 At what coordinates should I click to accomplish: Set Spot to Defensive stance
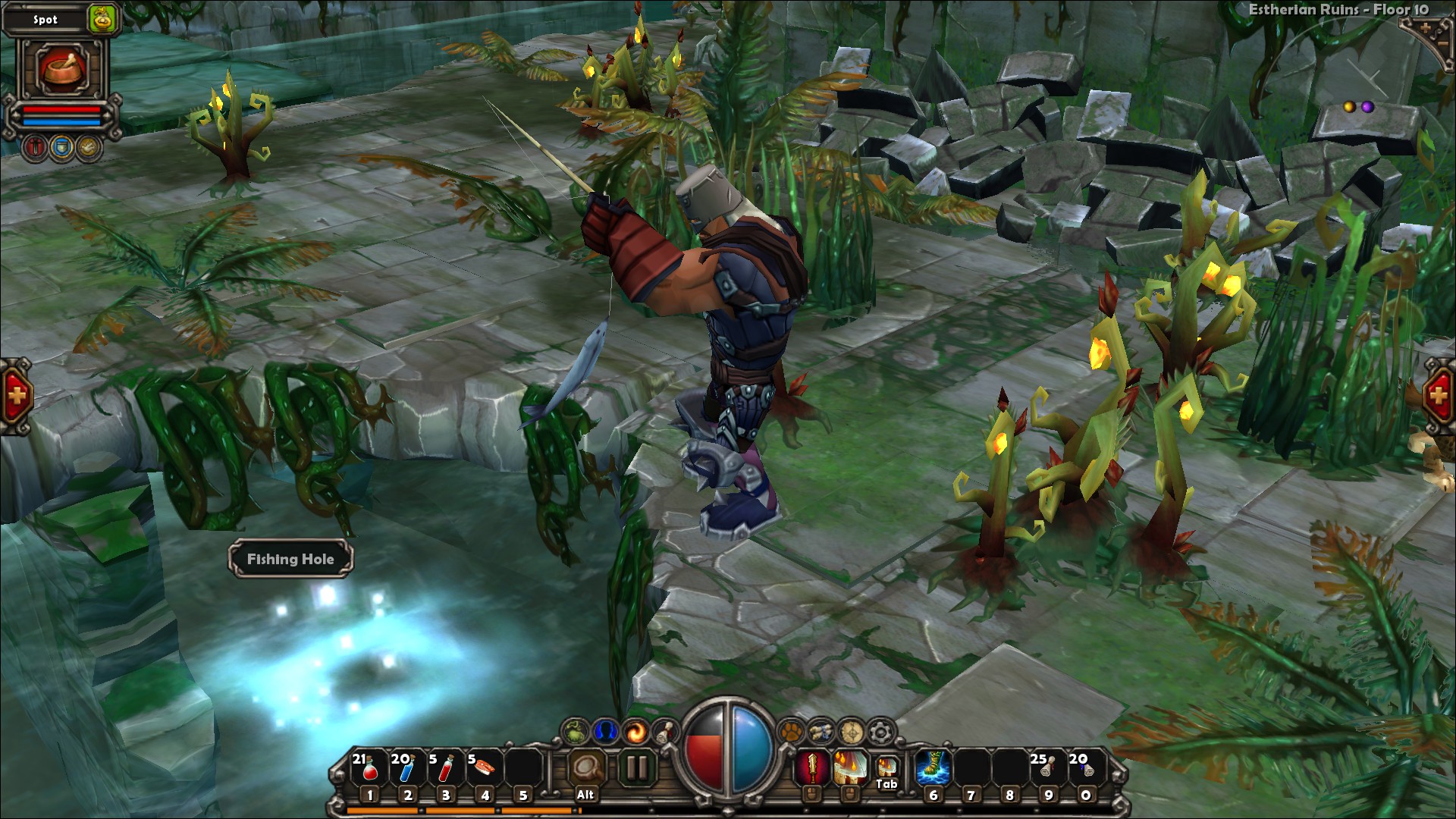(x=61, y=147)
